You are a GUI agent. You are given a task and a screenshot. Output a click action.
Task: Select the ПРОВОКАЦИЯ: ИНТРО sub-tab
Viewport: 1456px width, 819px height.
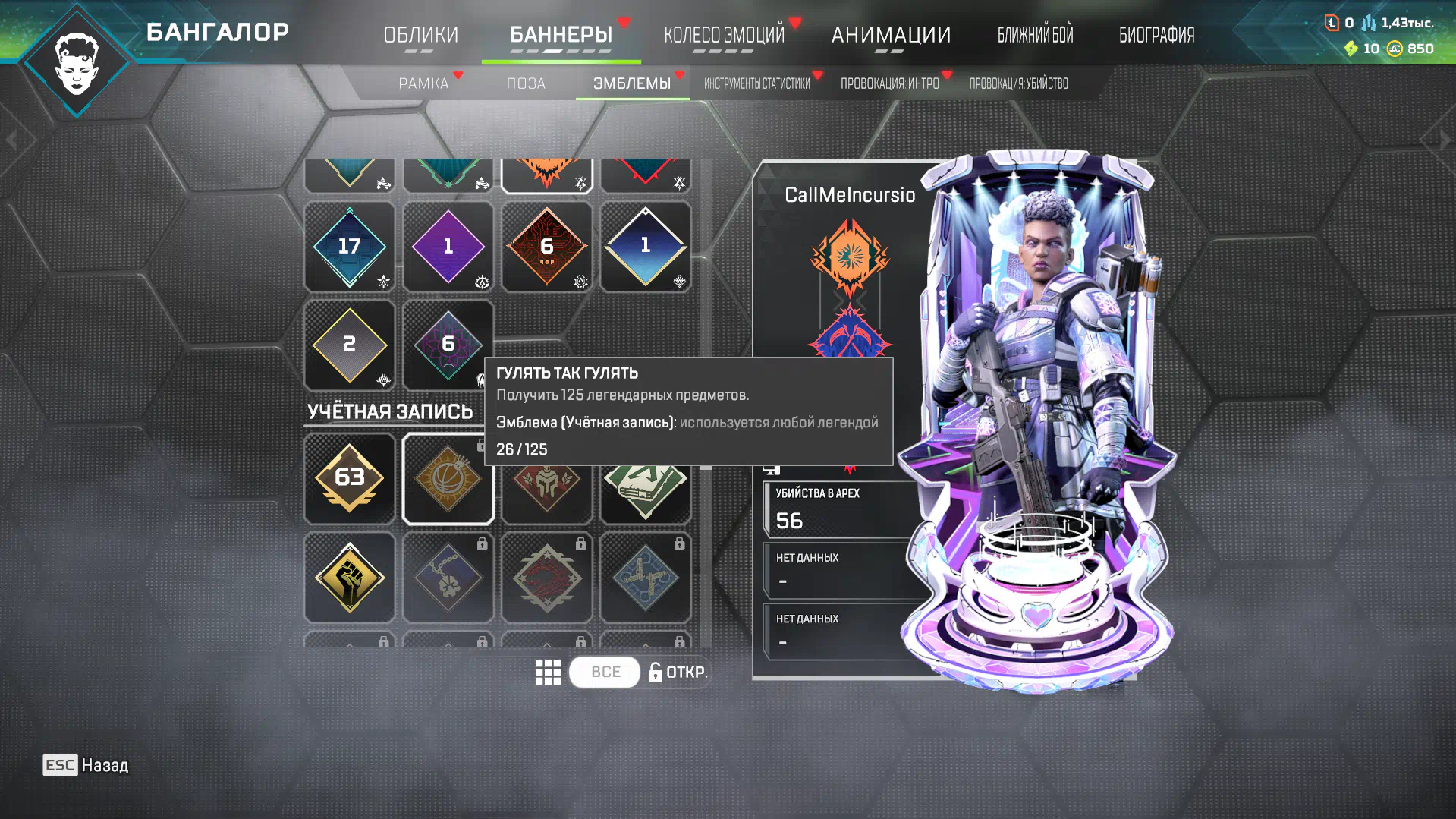tap(889, 83)
